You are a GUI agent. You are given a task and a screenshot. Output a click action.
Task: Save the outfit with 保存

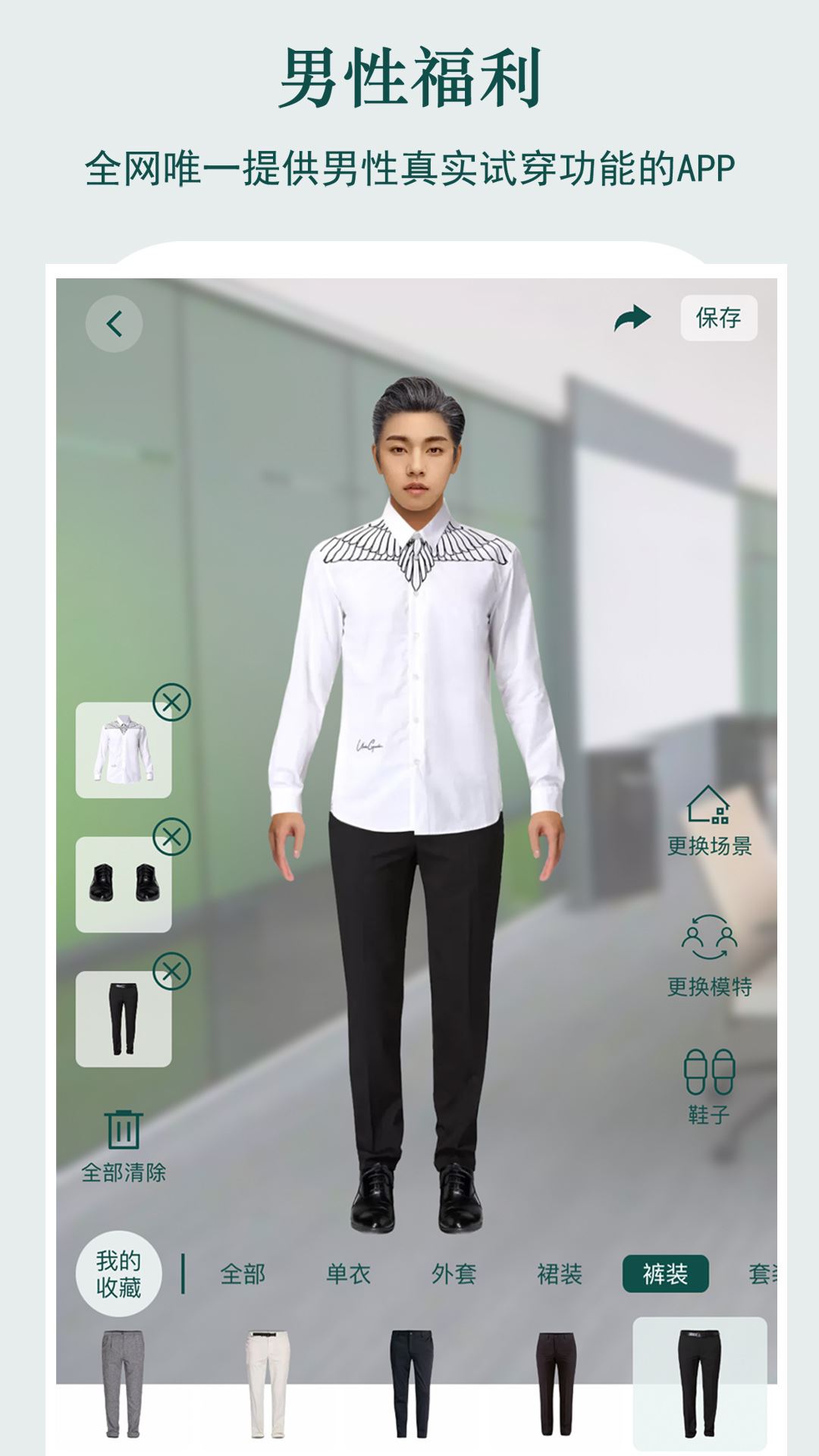(718, 318)
